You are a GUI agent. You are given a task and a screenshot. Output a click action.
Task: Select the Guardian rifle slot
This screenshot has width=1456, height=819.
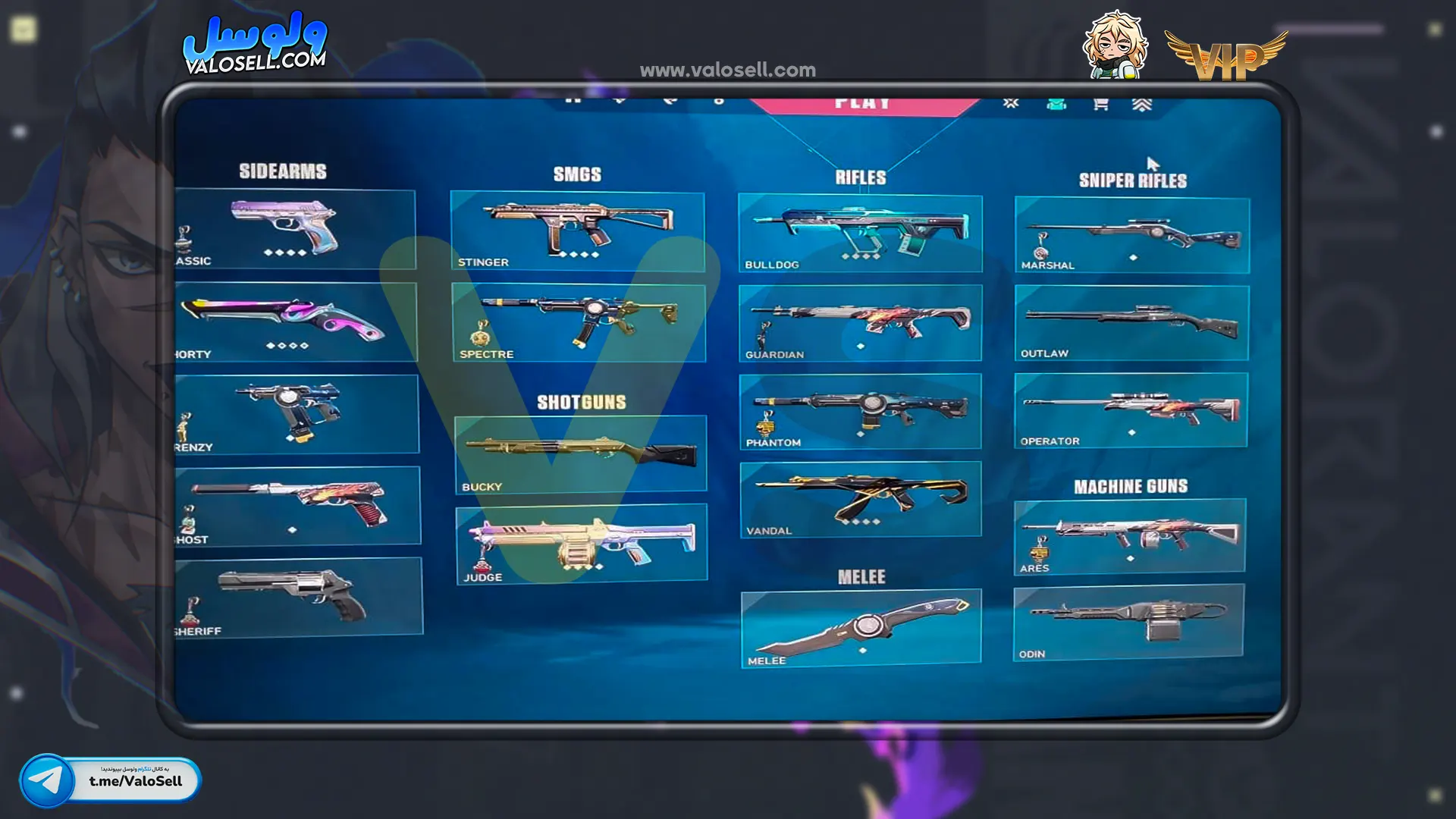[860, 323]
